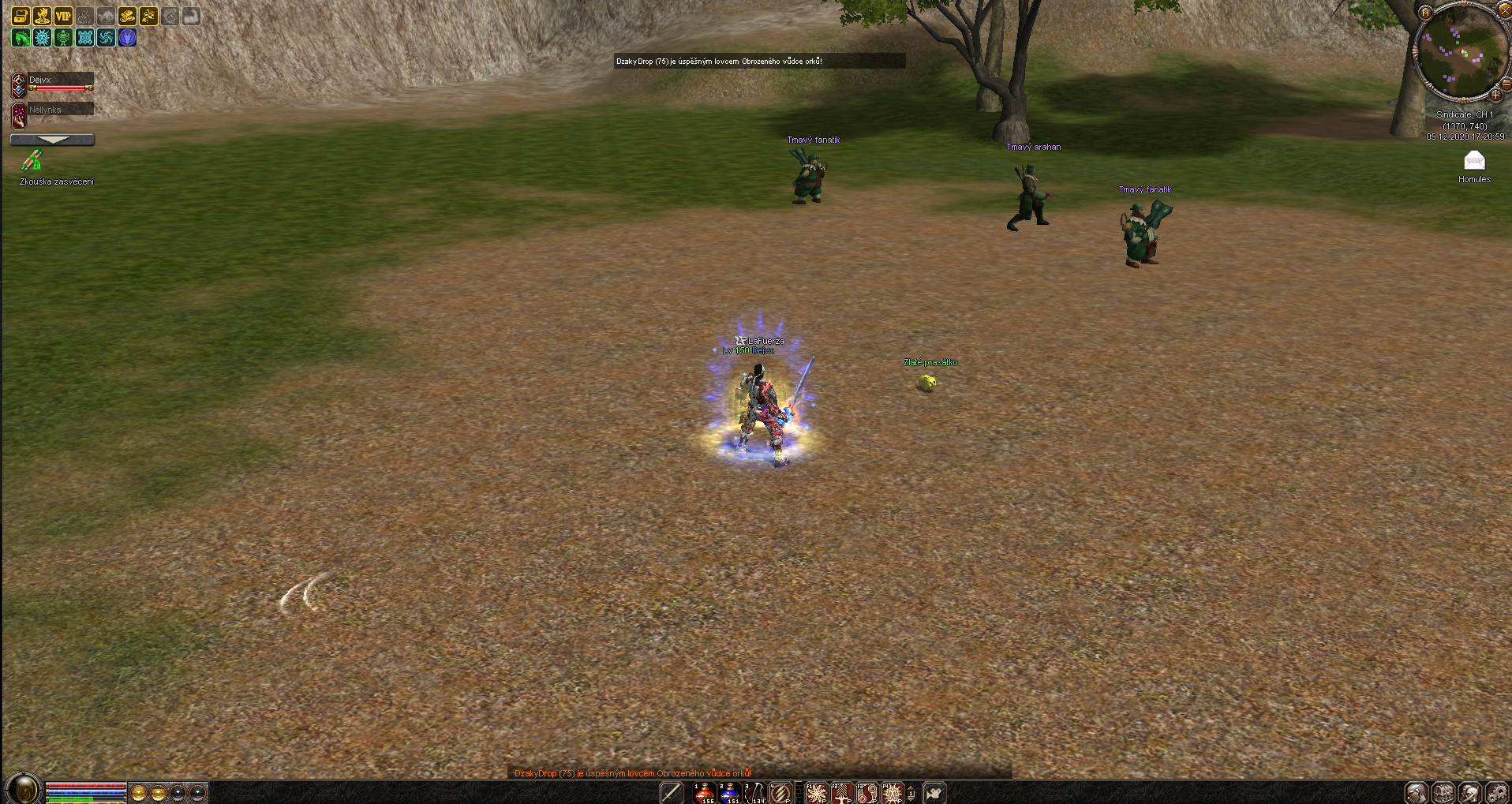1512x804 pixels.
Task: Zoom in the minimap with plus button
Action: point(1495,95)
